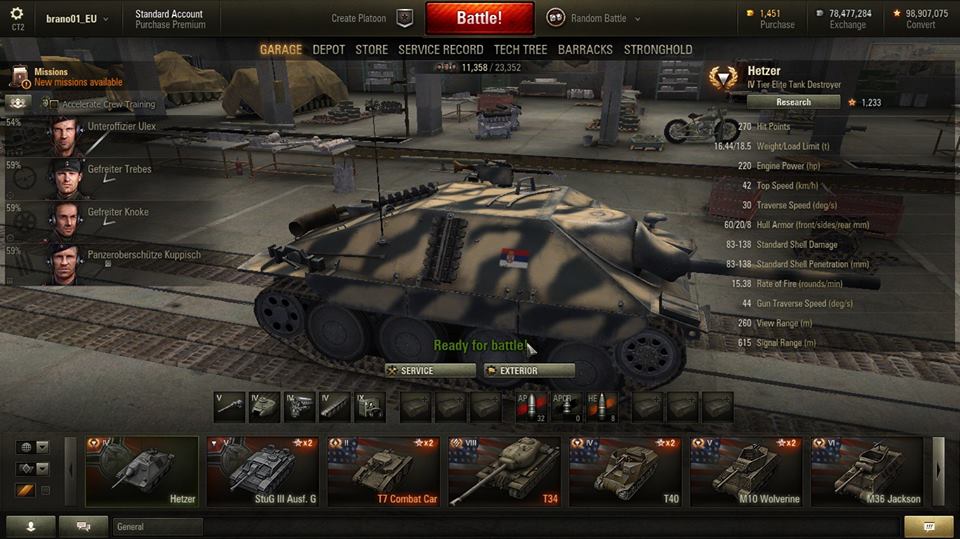Image resolution: width=960 pixels, height=539 pixels.
Task: Open the Barracks tab
Action: point(585,49)
